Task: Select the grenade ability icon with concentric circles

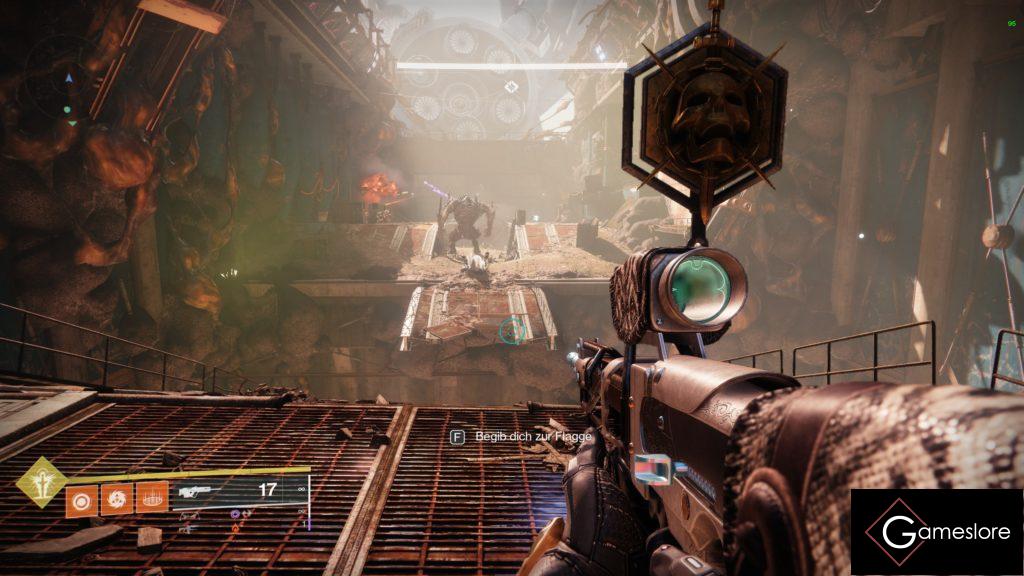Action: [x=81, y=497]
